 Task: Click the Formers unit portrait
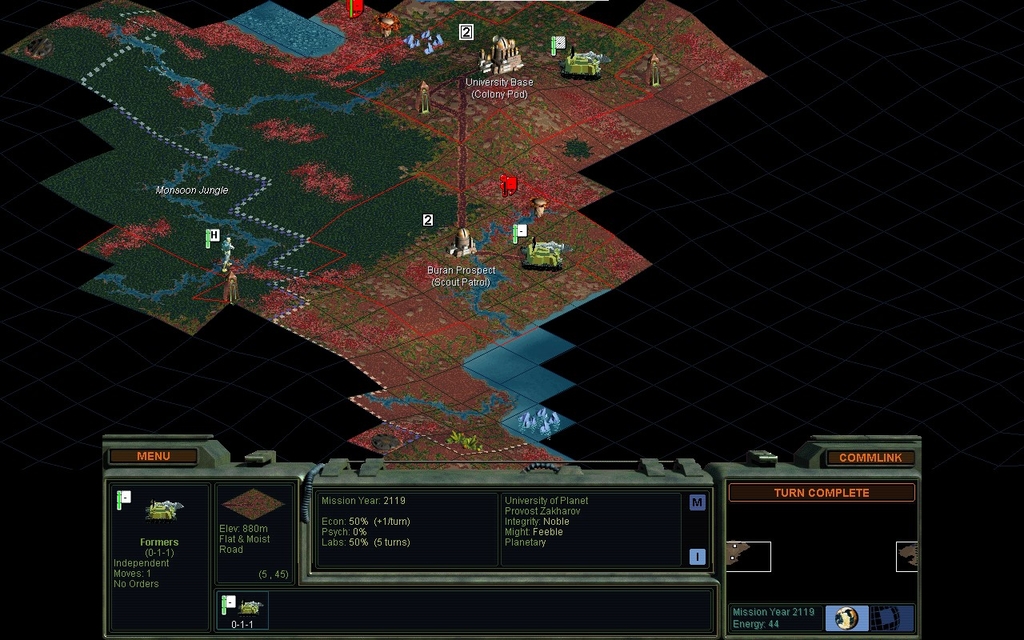163,510
